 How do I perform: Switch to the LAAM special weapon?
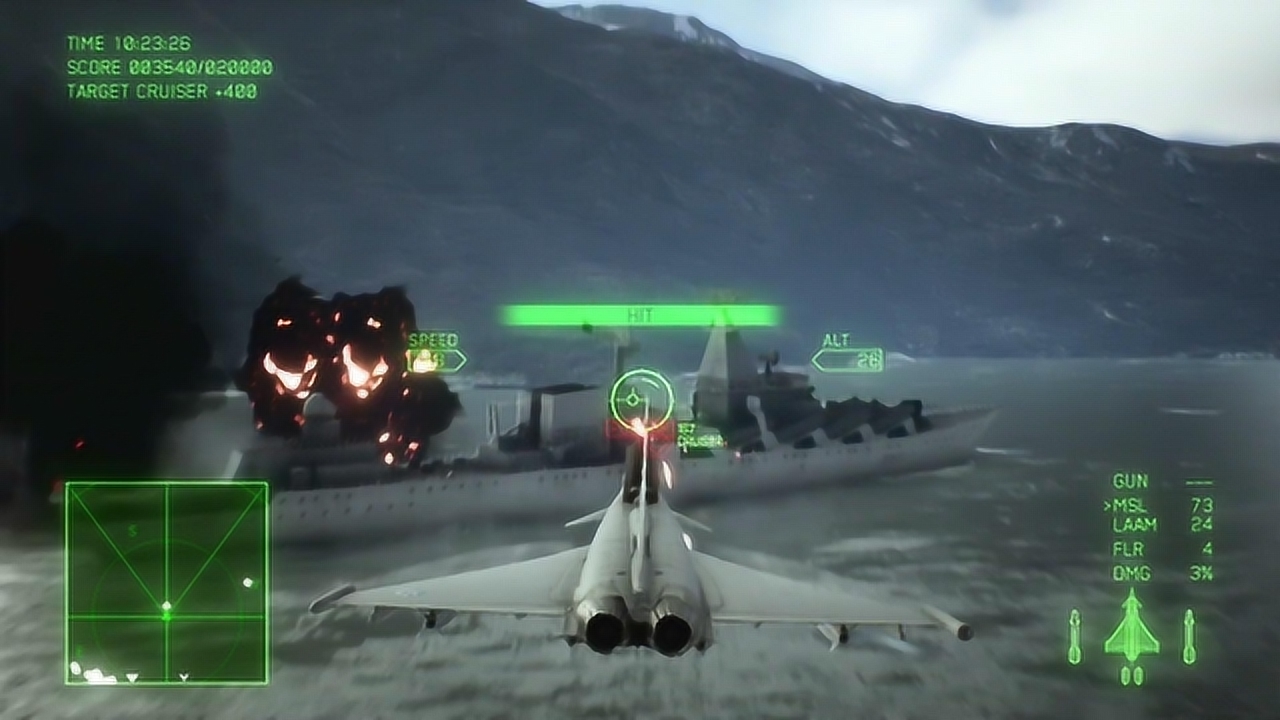pyautogui.click(x=1134, y=525)
